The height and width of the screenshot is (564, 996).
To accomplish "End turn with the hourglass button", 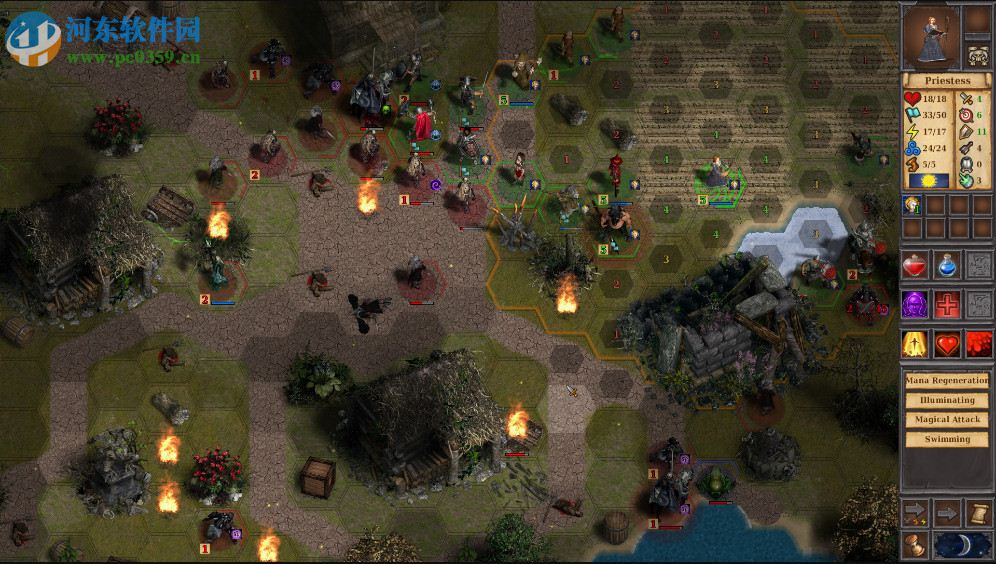I will click(x=916, y=545).
